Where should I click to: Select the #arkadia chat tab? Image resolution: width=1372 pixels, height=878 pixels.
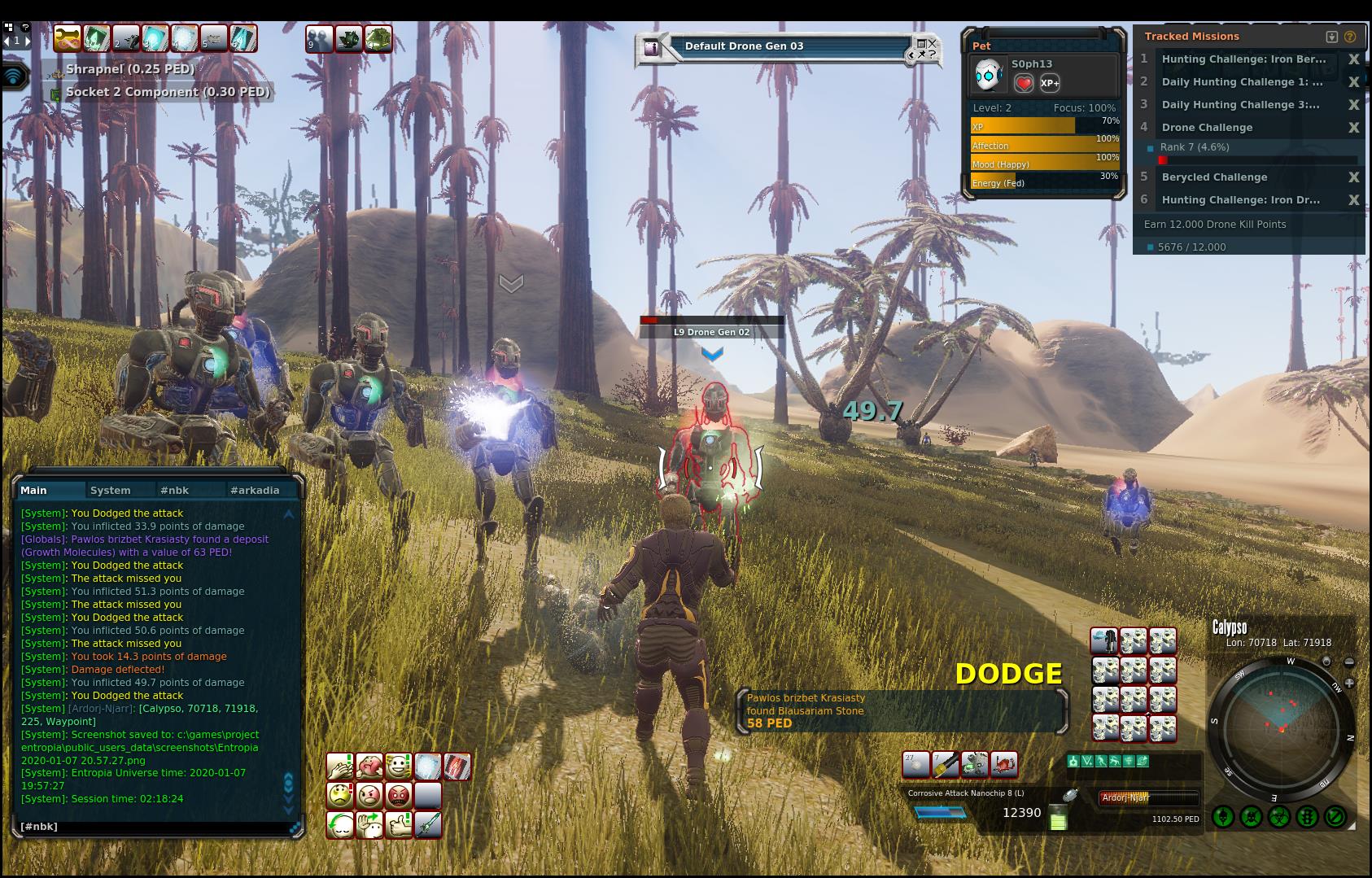pos(255,490)
